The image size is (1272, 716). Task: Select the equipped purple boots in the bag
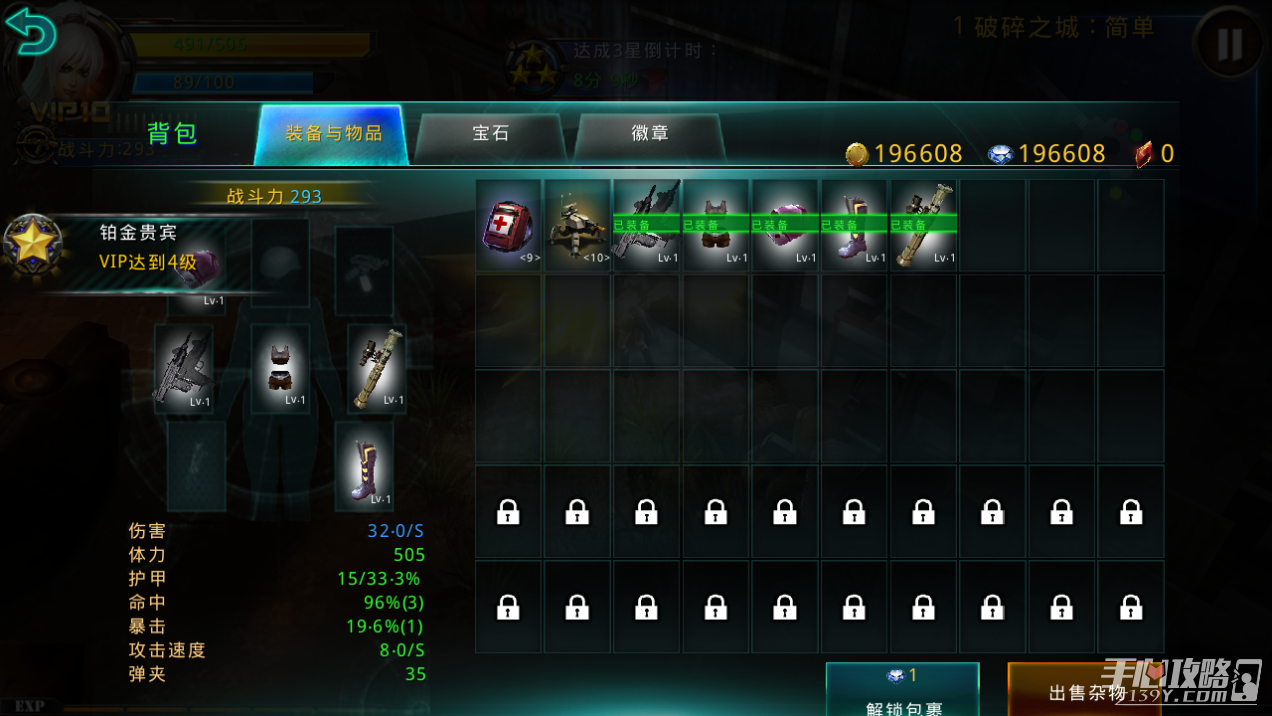(x=855, y=226)
